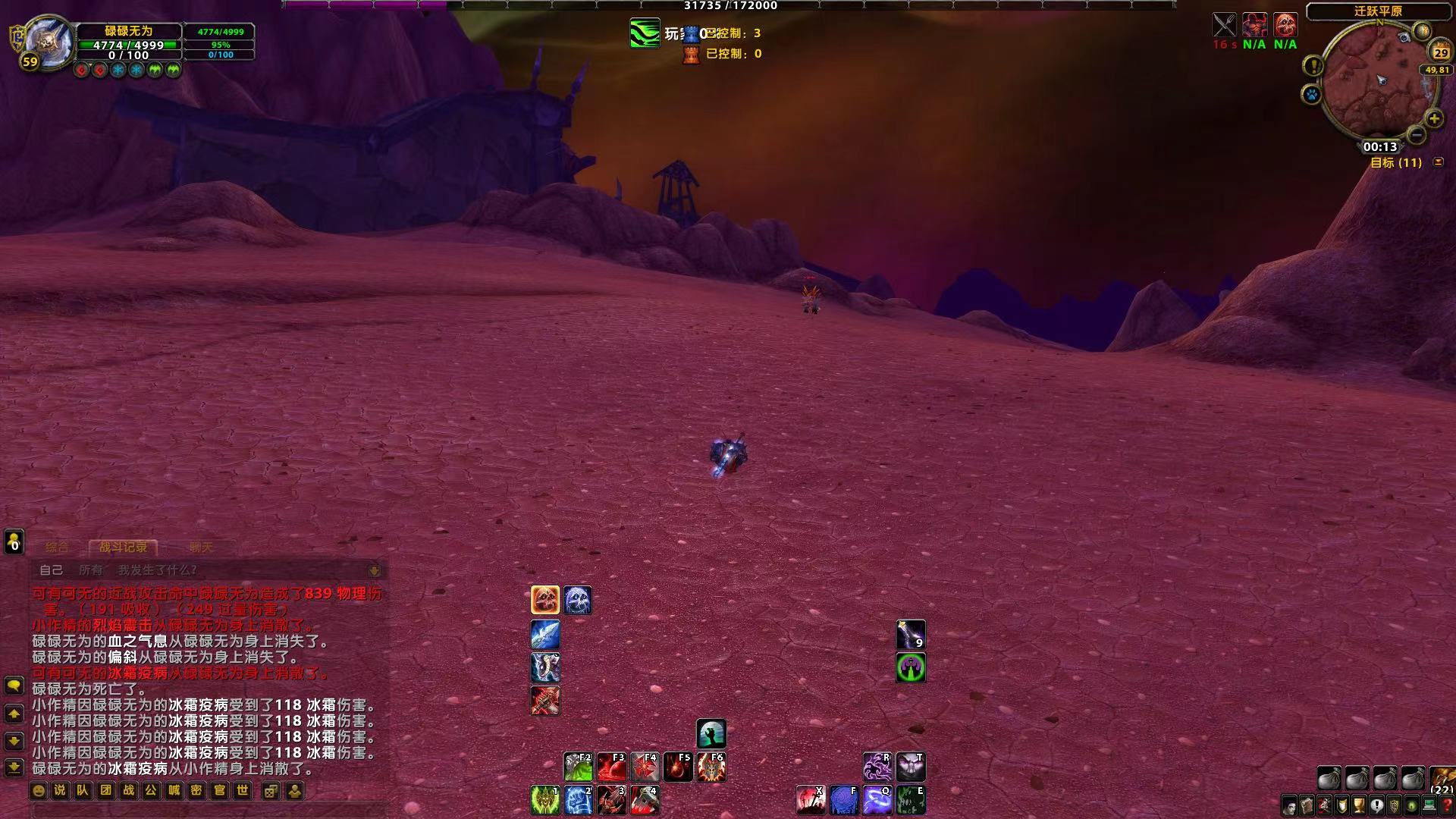Click the dice roll button in chat bar
The image size is (1456, 819).
coord(271,791)
